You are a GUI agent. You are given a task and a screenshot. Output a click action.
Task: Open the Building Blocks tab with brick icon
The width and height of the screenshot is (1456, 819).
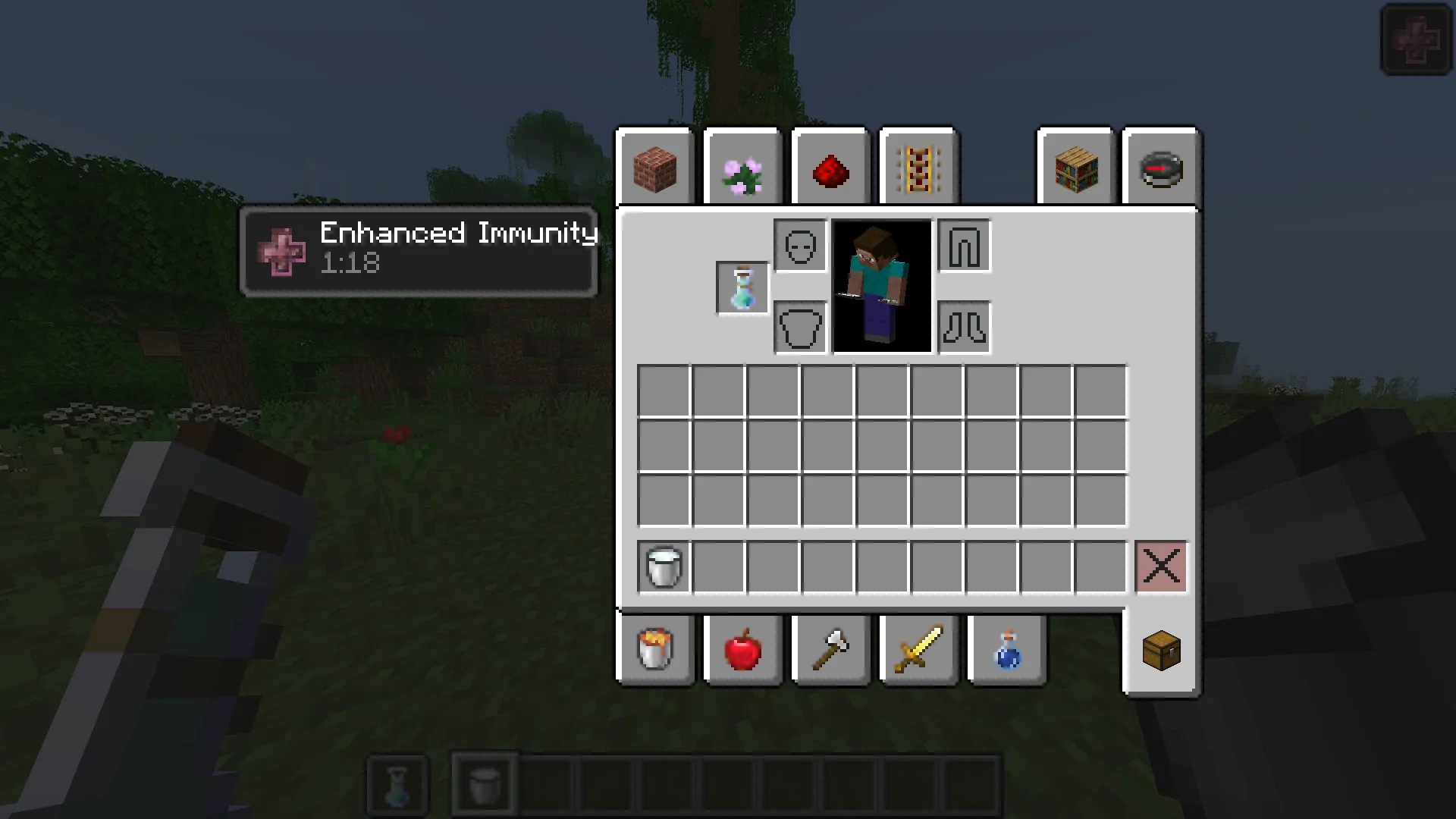(655, 168)
